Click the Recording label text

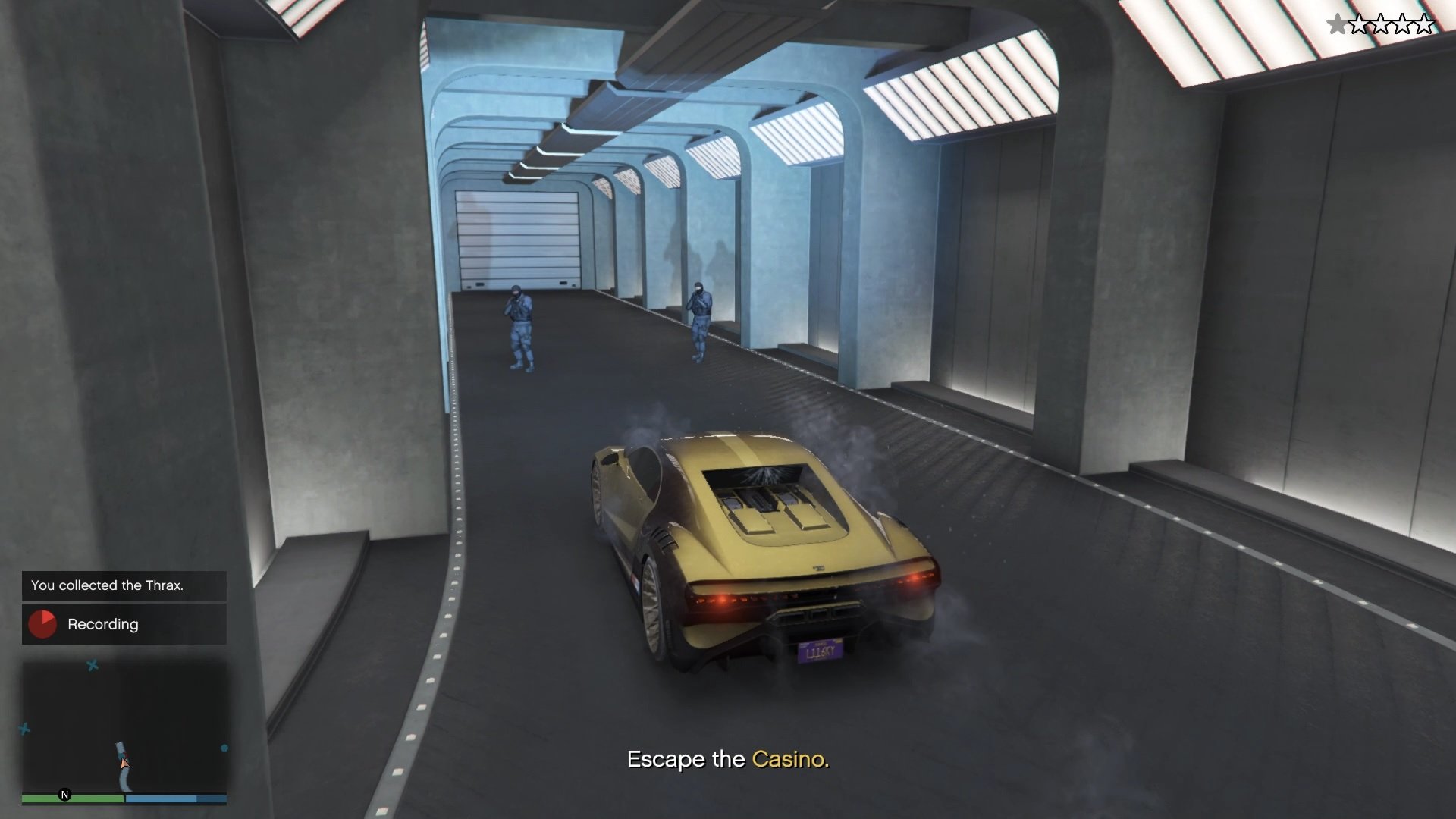[103, 624]
